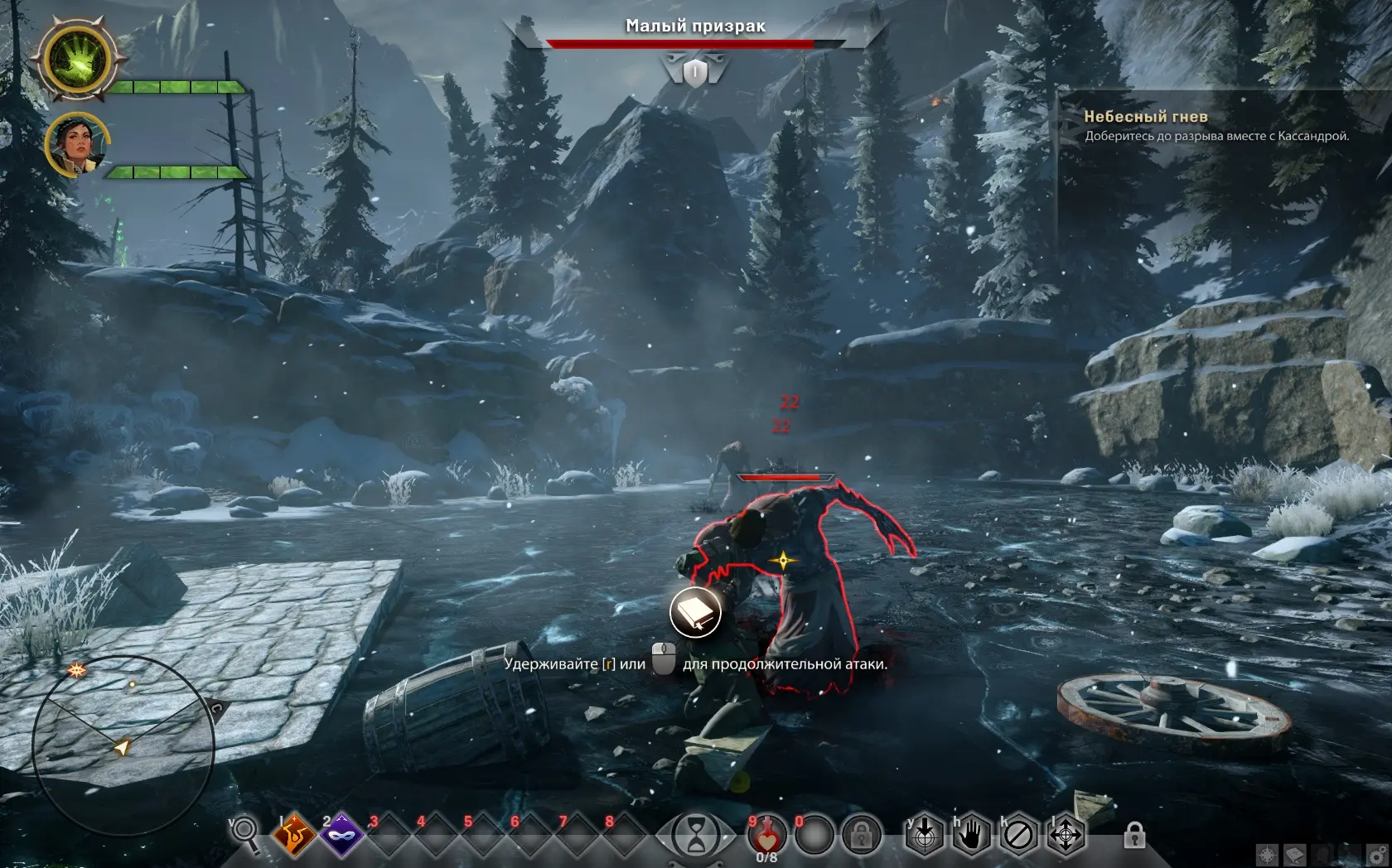Click the round book codex notification
Viewport: 1392px width, 868px height.
point(695,613)
